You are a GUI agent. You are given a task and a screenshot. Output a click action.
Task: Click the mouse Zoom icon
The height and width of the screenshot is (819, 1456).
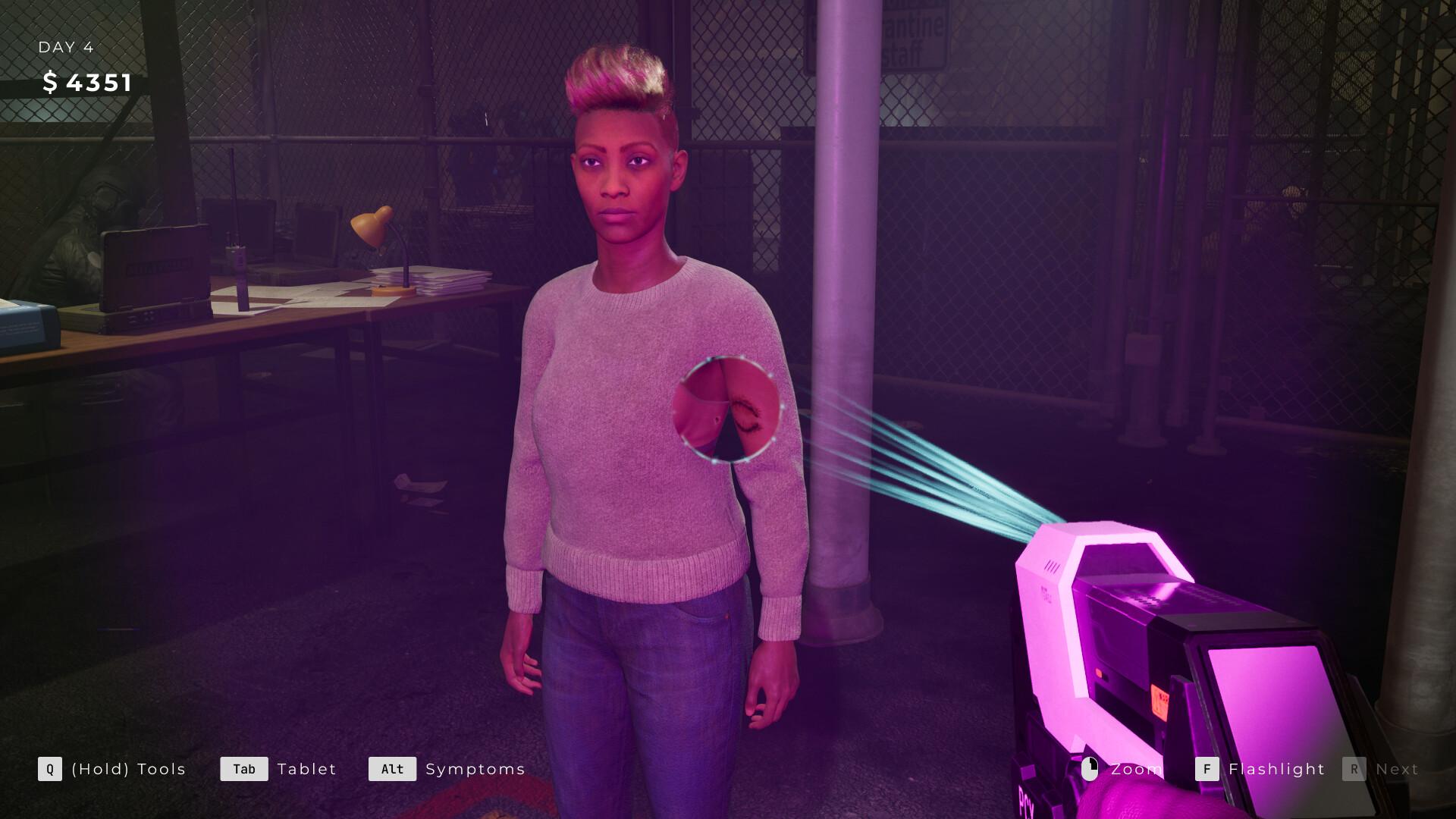(1090, 769)
